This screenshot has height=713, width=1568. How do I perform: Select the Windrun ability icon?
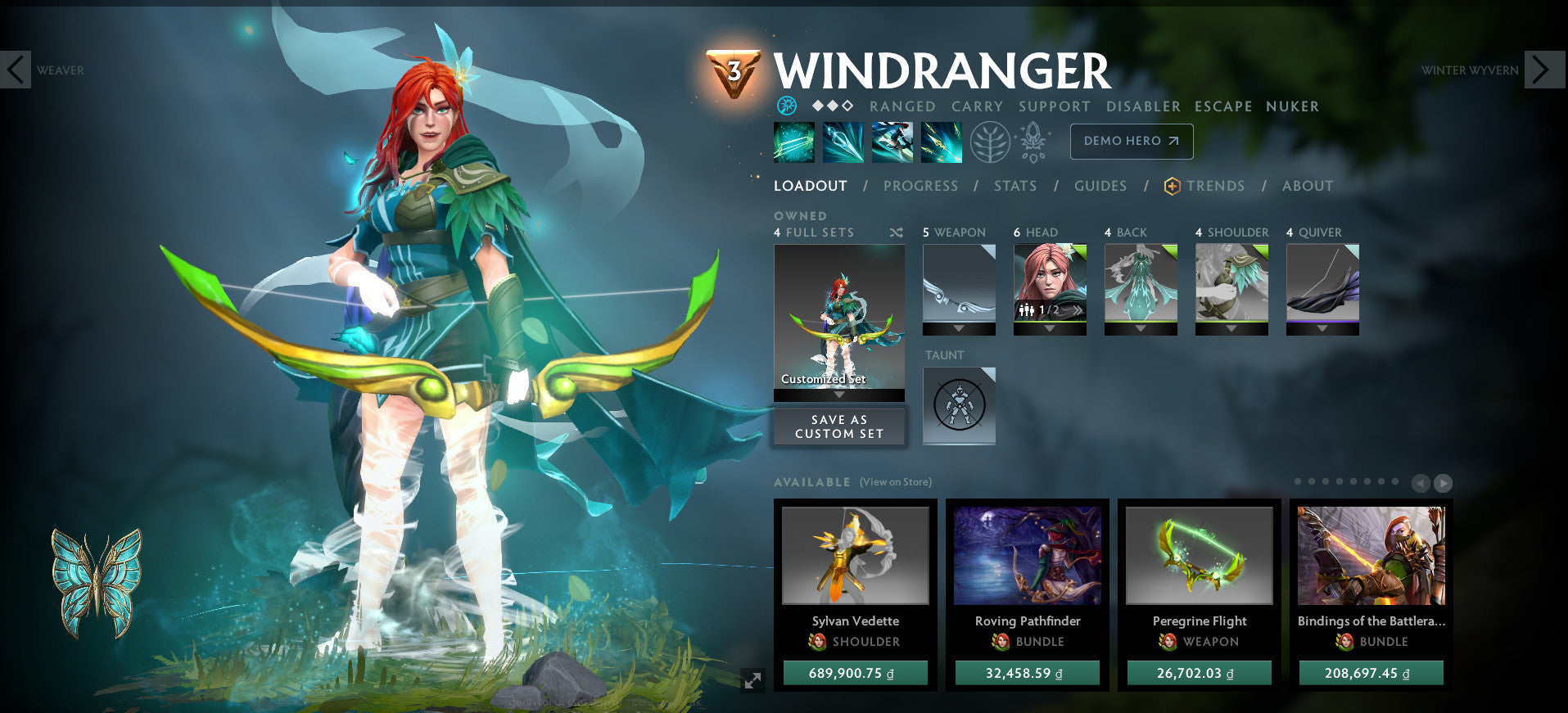pyautogui.click(x=891, y=142)
